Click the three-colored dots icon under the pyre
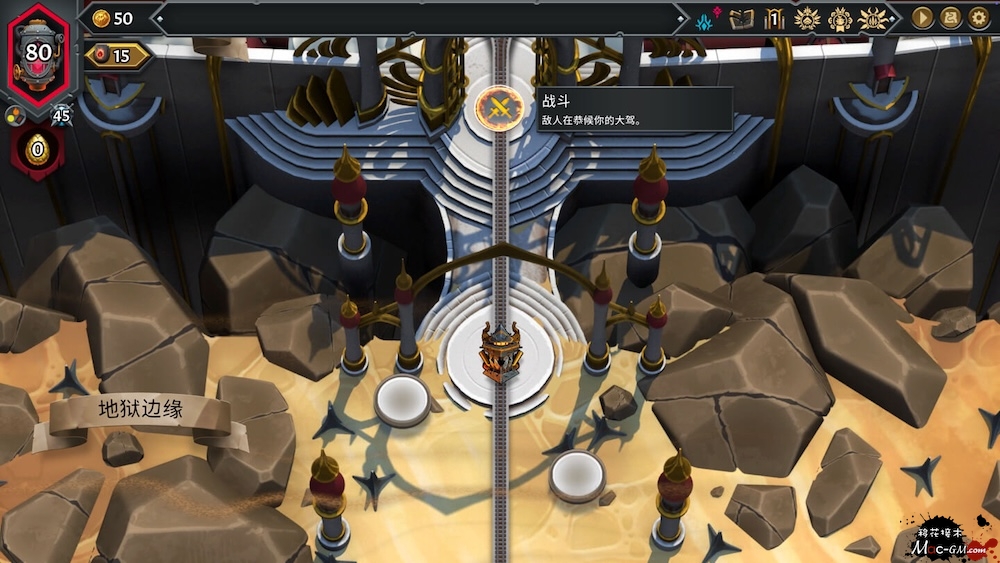Viewport: 1000px width, 563px height. point(15,115)
